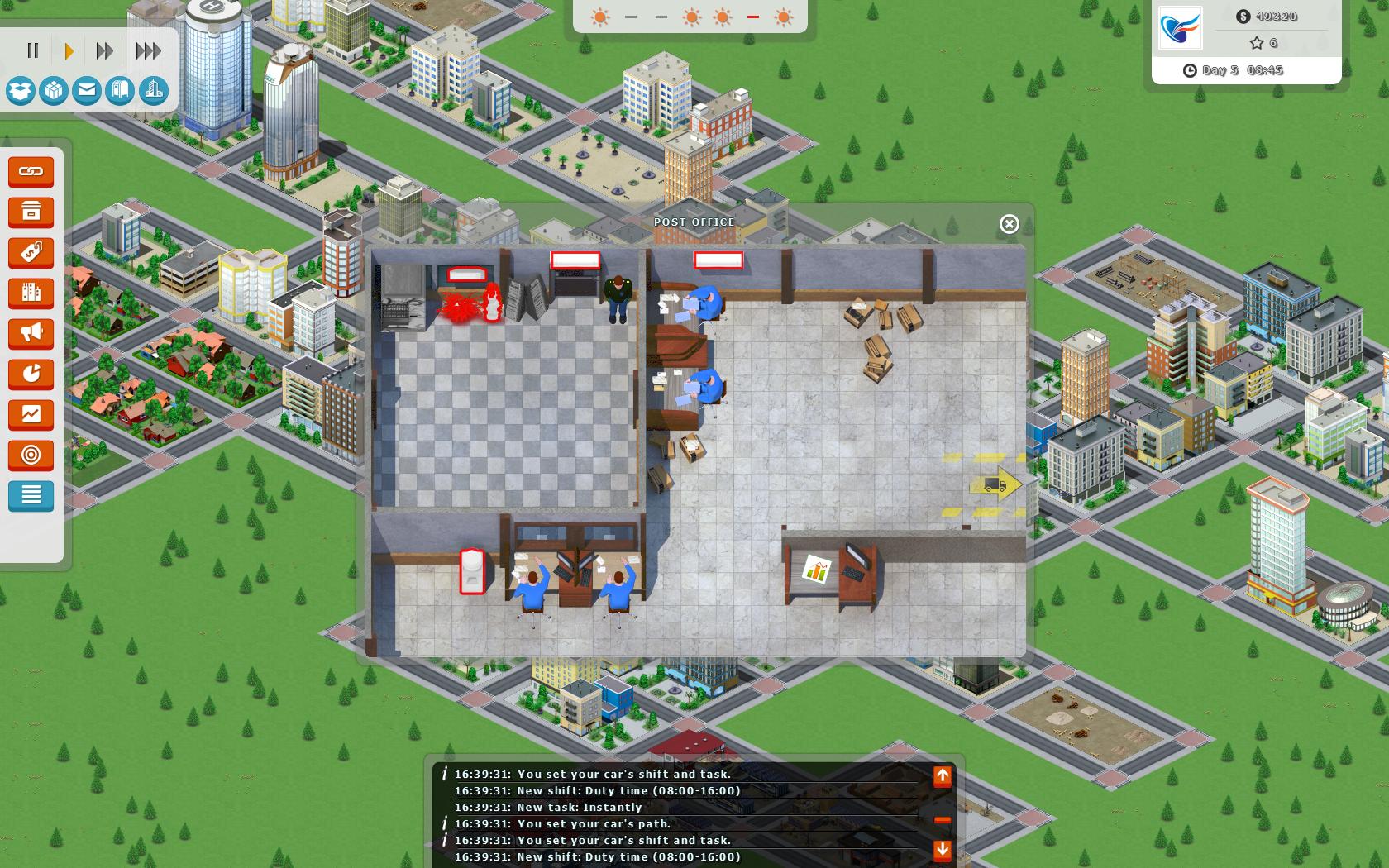Open the contracts panel with the chain link icon
Viewport: 1389px width, 868px height.
(x=31, y=172)
